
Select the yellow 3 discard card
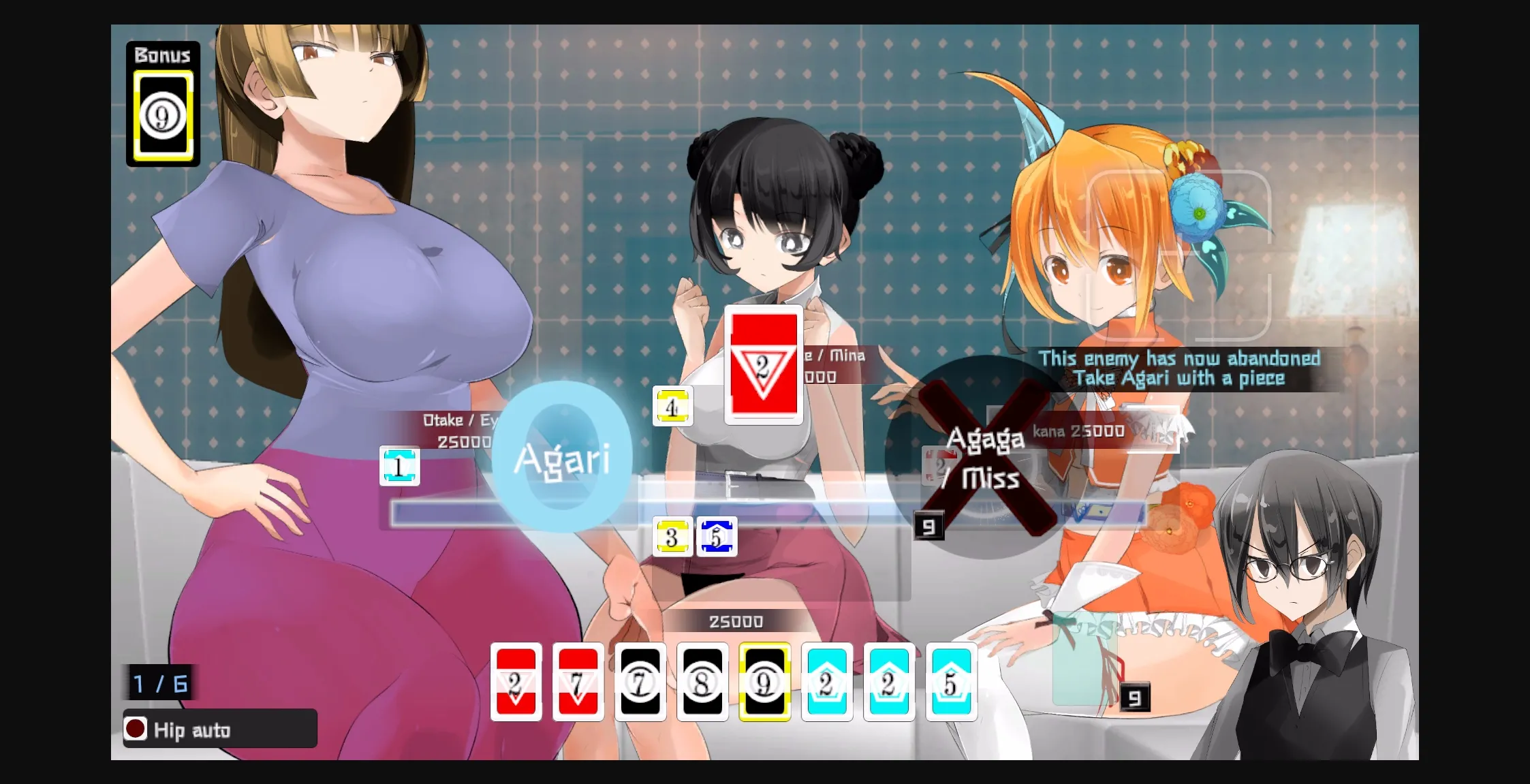[674, 537]
